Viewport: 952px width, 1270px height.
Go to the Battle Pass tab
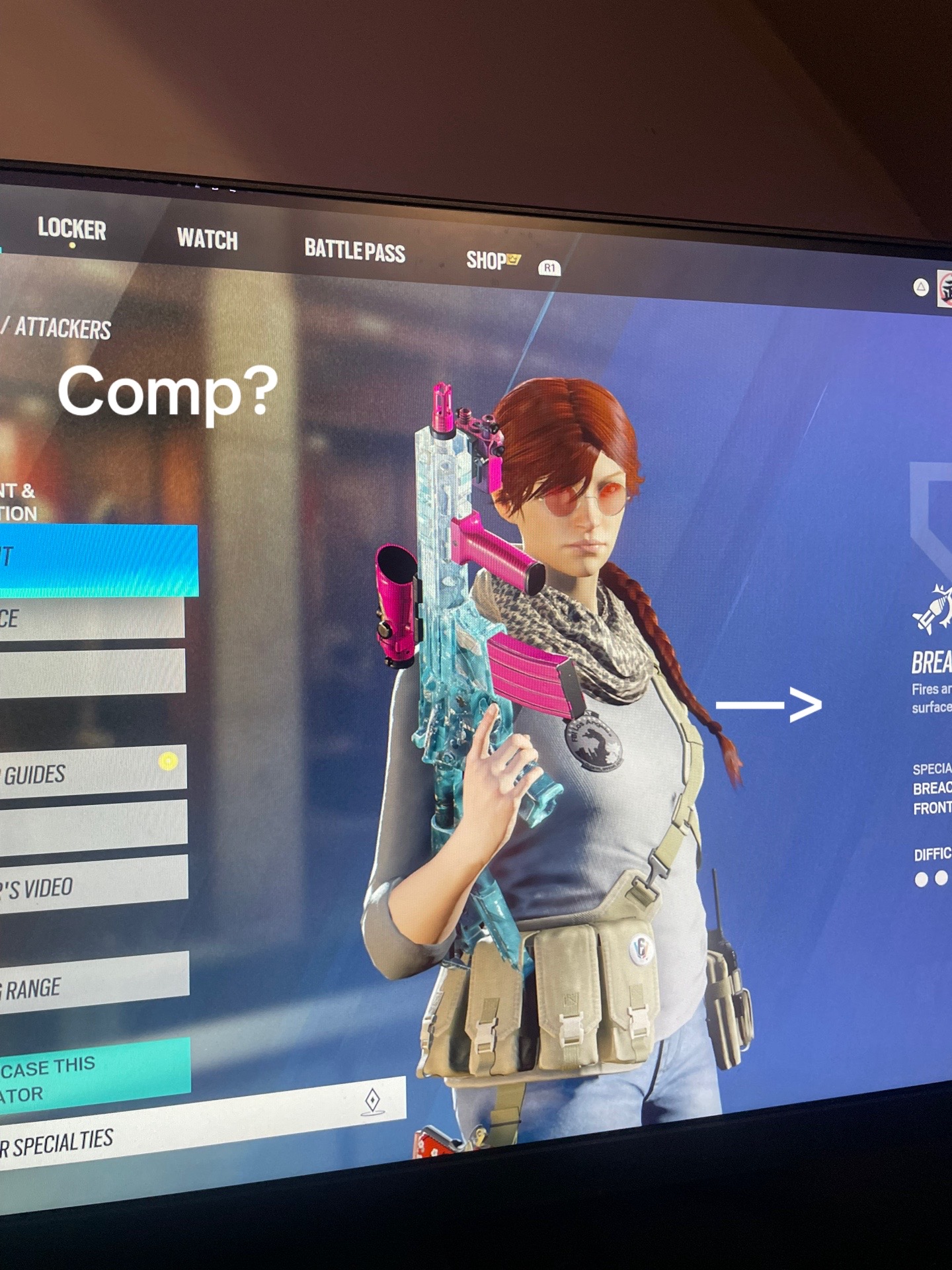(354, 250)
